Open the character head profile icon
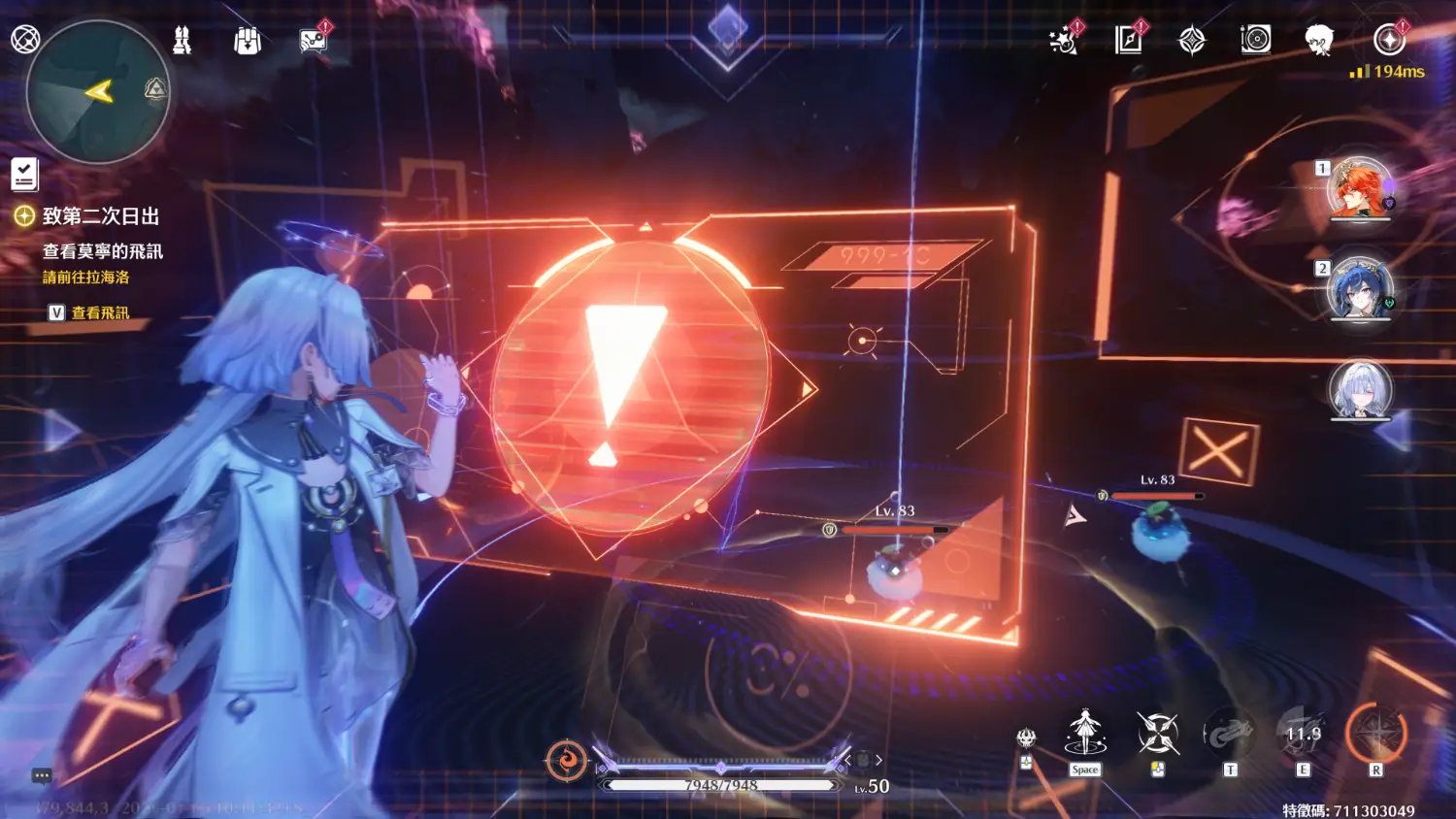 [x=1318, y=41]
